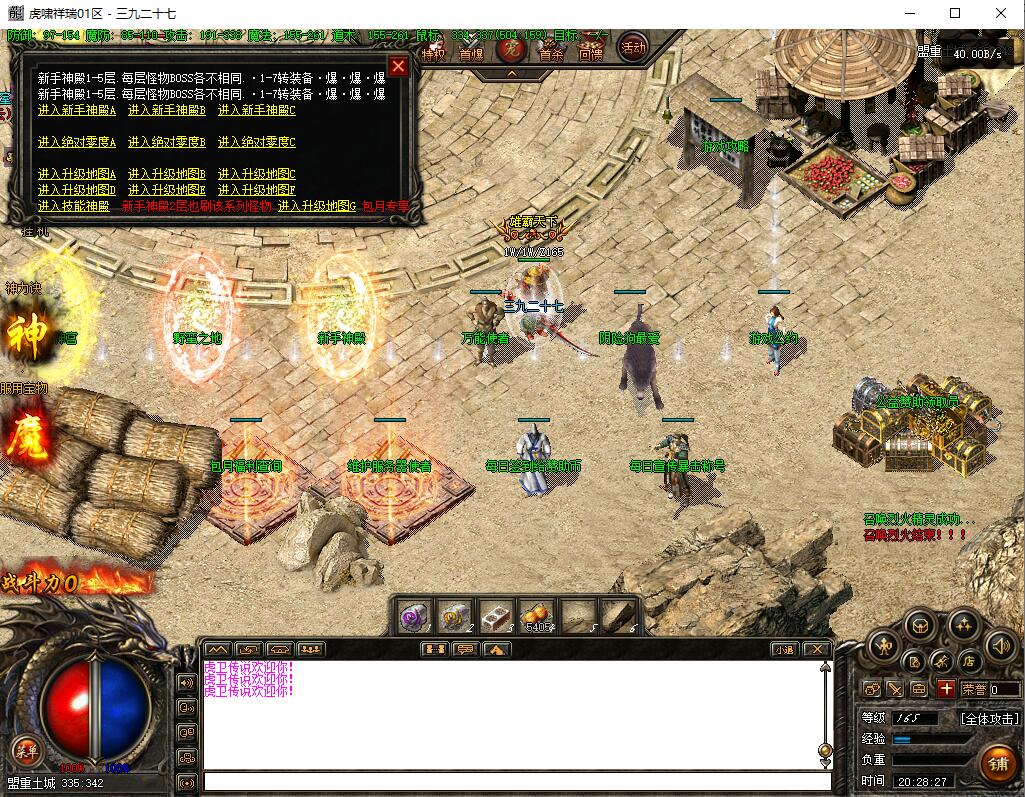The image size is (1025, 797).
Task: Choose the 进入新手神殿A link
Action: tap(77, 110)
